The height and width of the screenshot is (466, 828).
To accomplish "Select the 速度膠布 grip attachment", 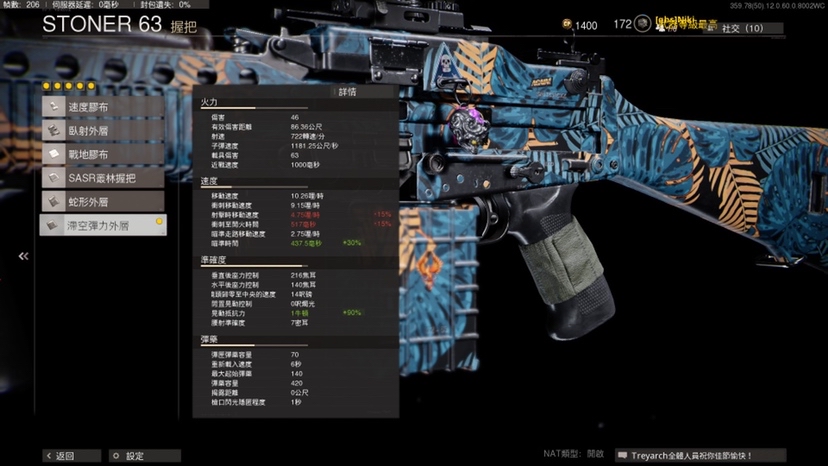I will [101, 107].
